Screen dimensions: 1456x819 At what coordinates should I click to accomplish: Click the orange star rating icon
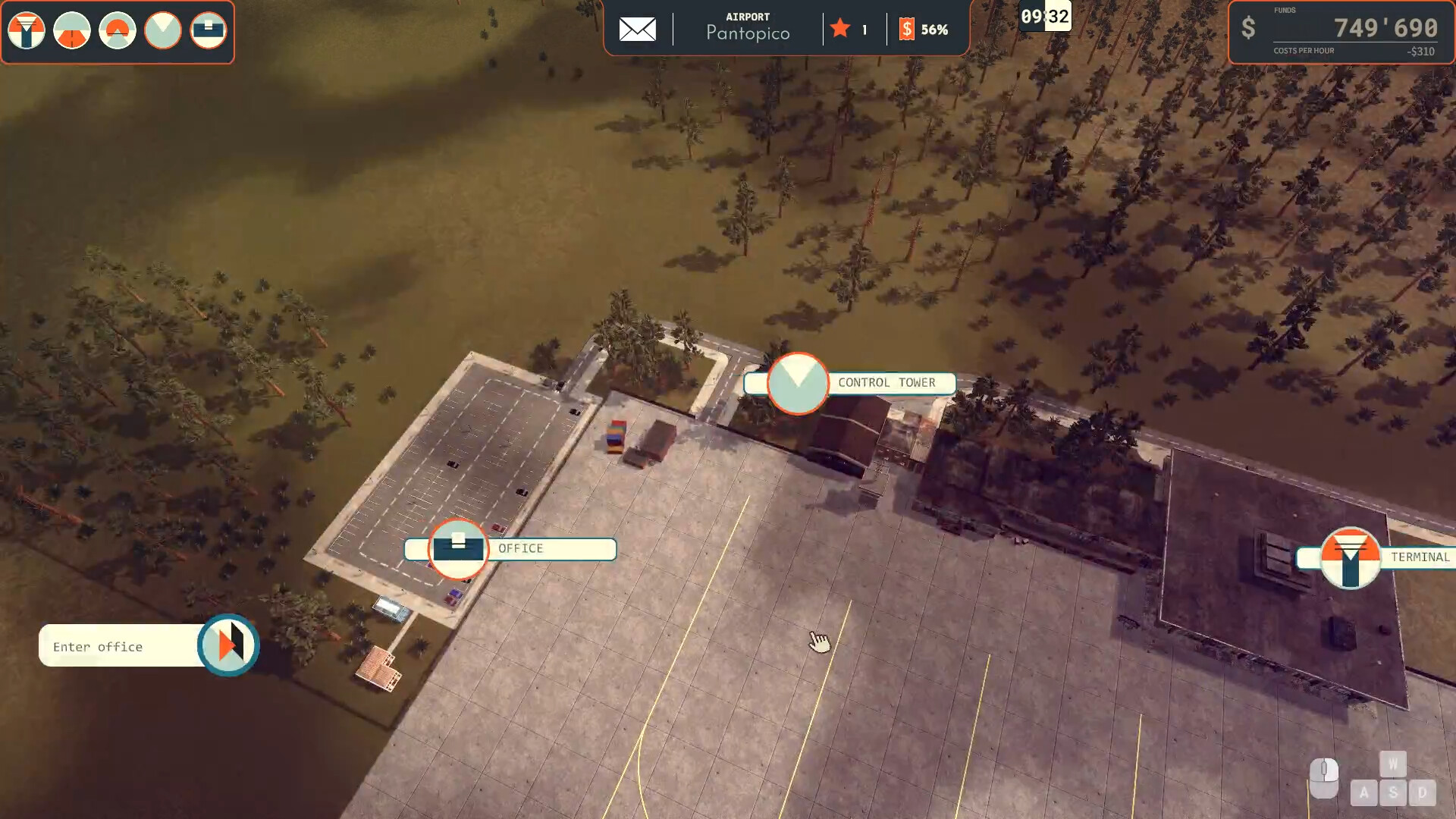[839, 30]
